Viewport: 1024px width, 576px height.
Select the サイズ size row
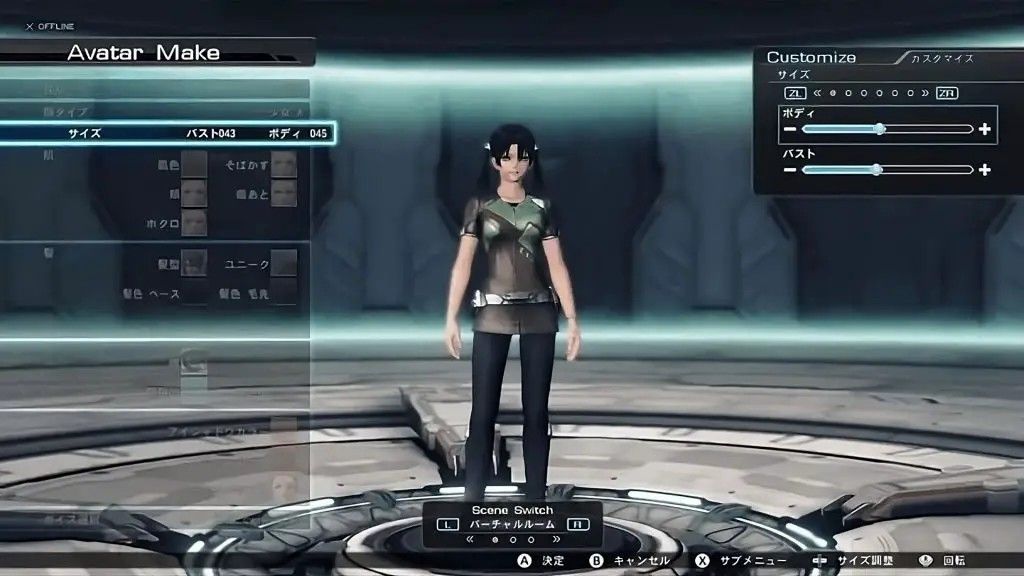click(166, 133)
